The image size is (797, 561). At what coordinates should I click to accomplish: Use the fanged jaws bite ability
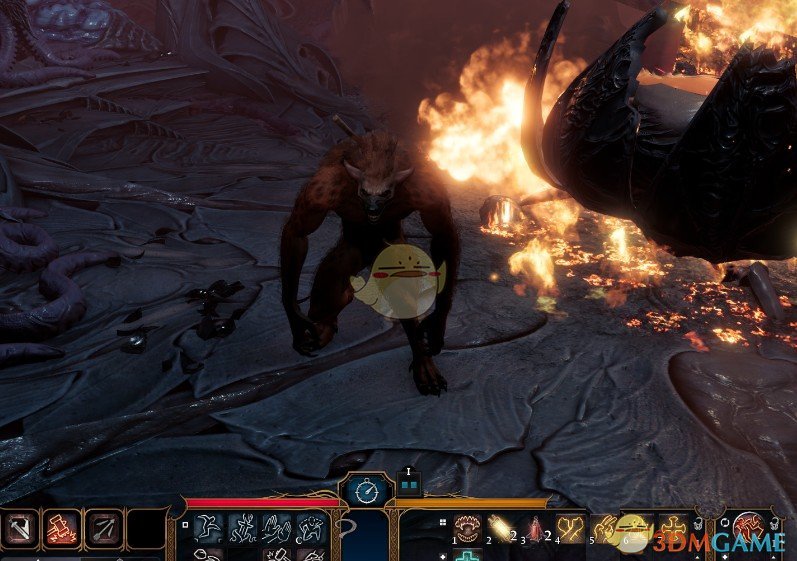tap(468, 527)
